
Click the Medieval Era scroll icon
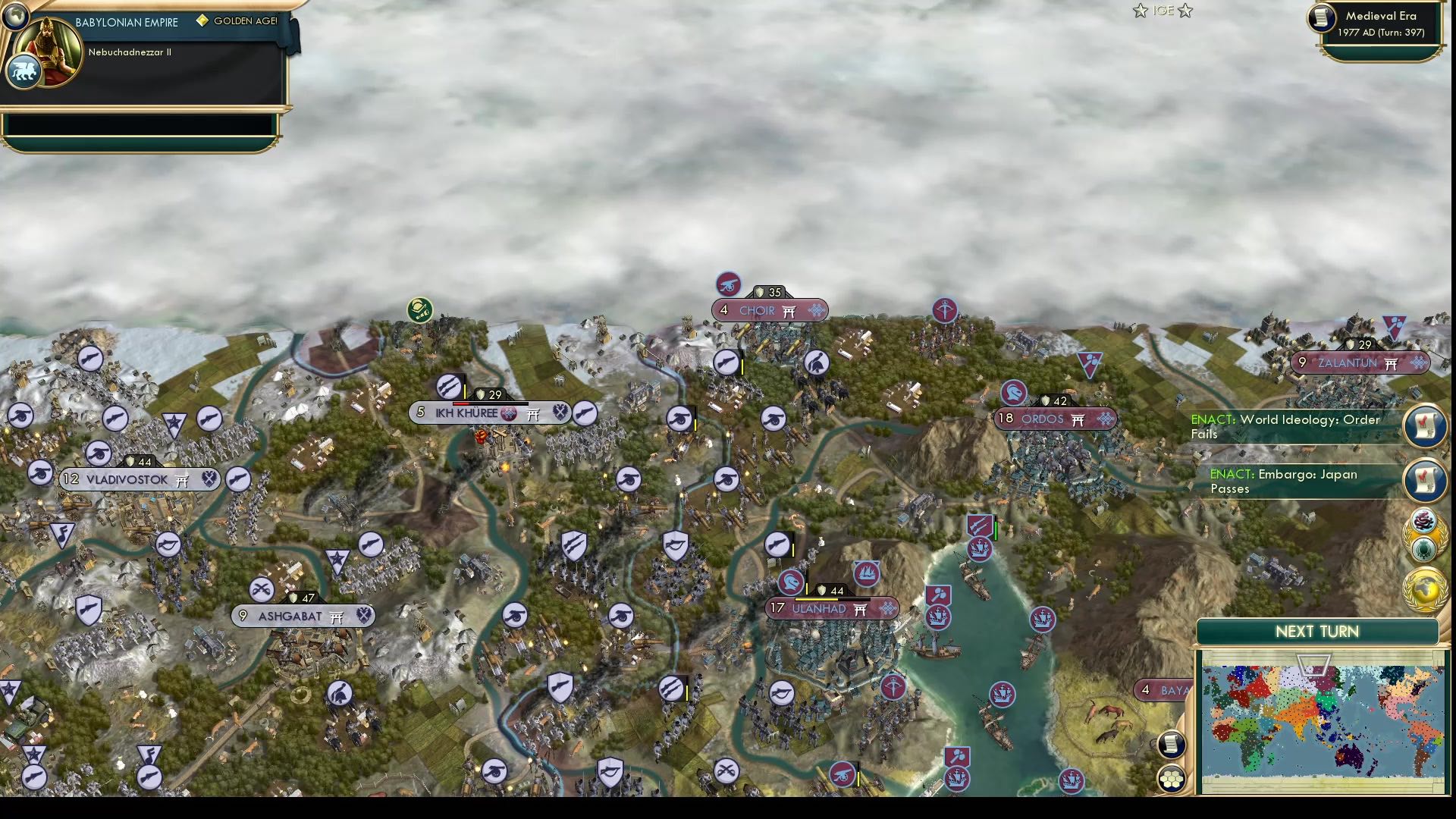(x=1319, y=19)
